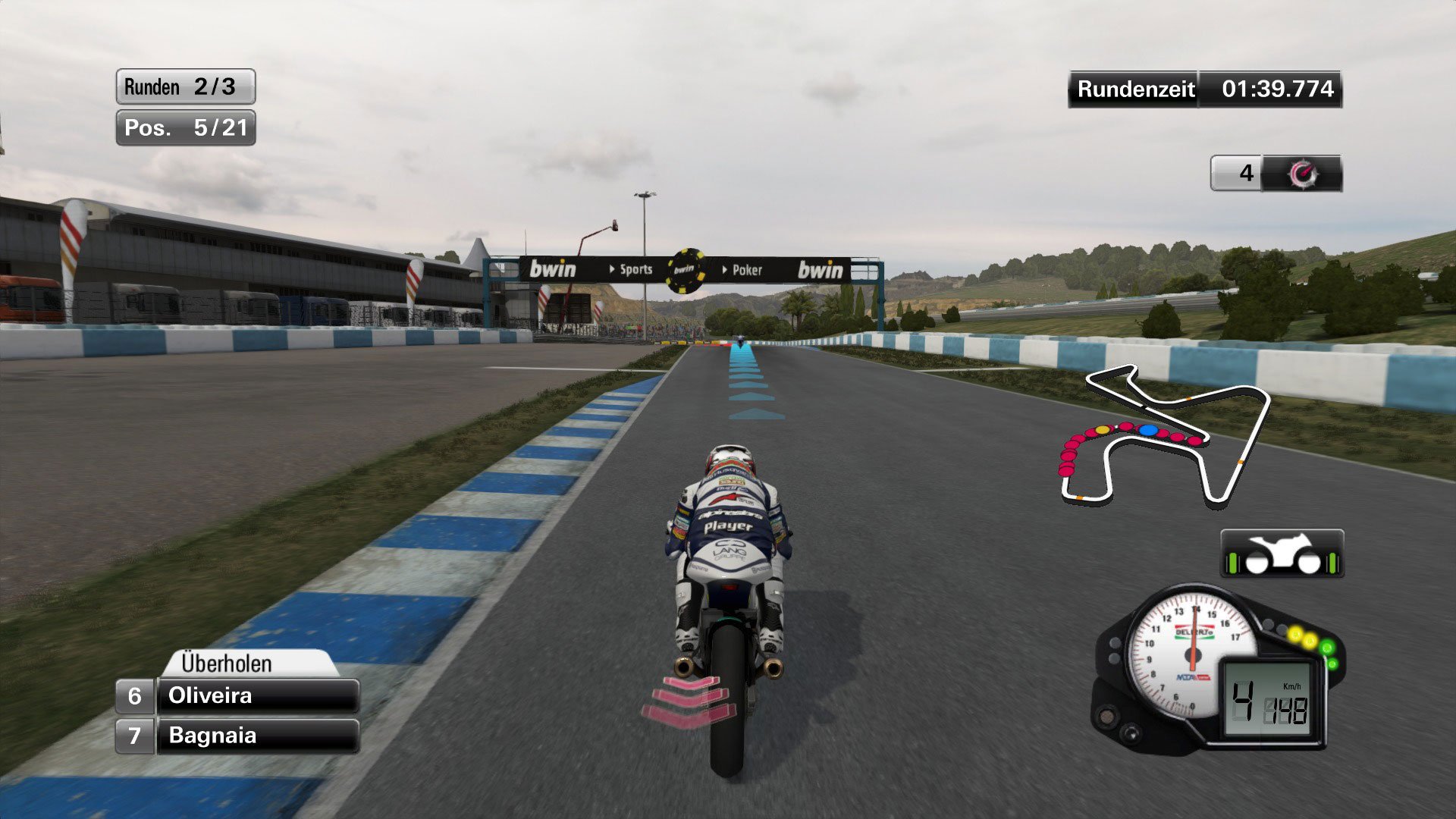Click the gear indicator showing 4

pyautogui.click(x=1247, y=174)
